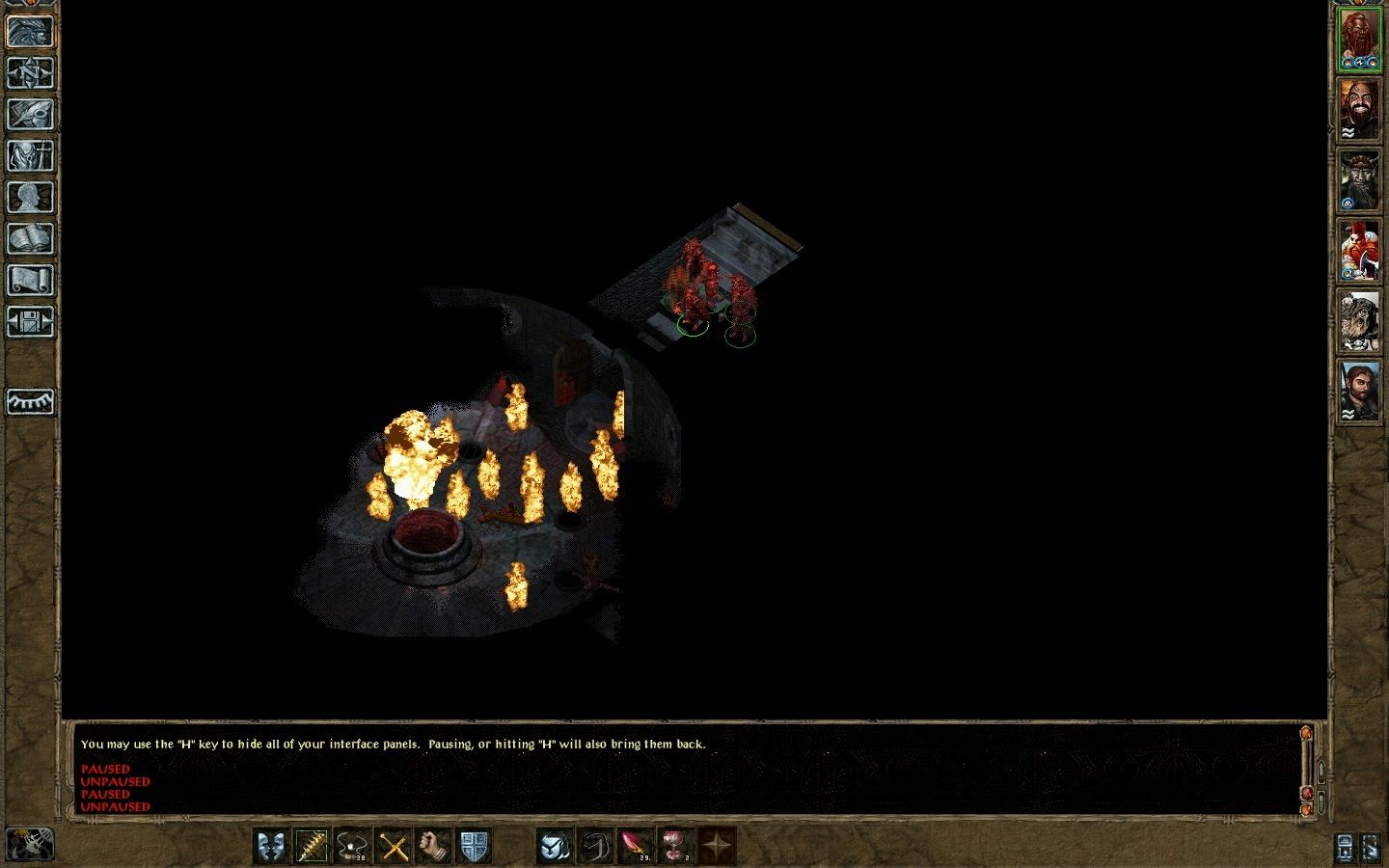Toggle the closed-eye rest button
Viewport: 1389px width, 868px height.
click(30, 401)
